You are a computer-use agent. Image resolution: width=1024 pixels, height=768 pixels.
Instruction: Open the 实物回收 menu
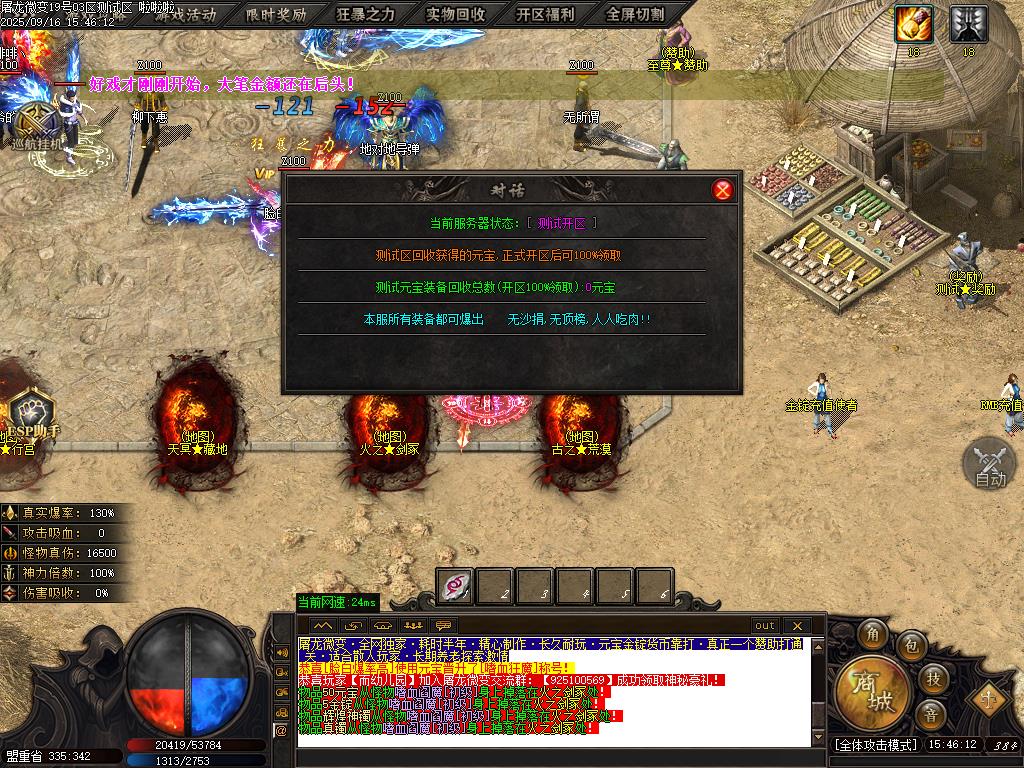[x=456, y=14]
